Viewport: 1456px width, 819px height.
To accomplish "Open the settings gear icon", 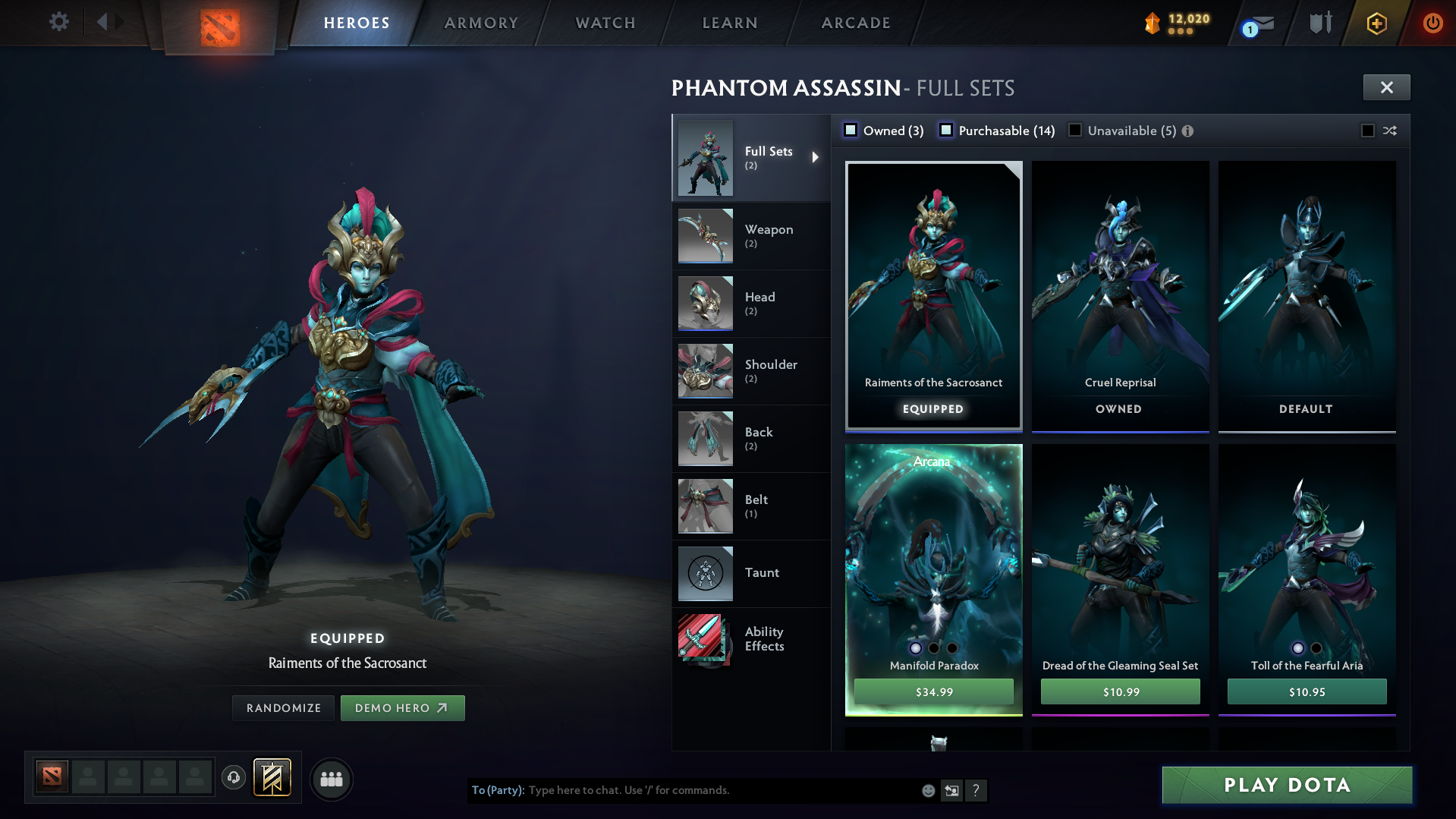I will click(x=58, y=22).
